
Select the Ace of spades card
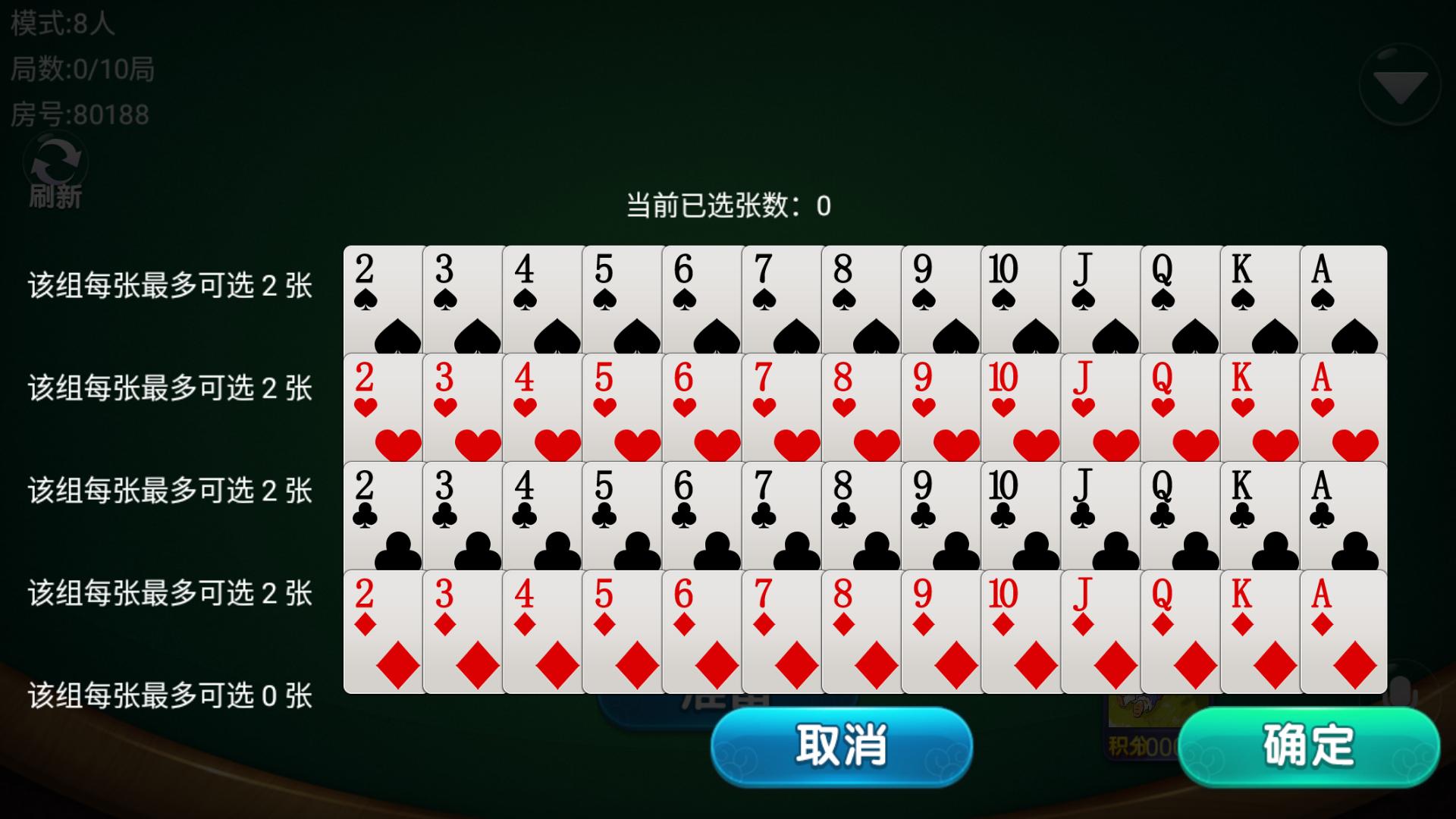coord(1342,296)
